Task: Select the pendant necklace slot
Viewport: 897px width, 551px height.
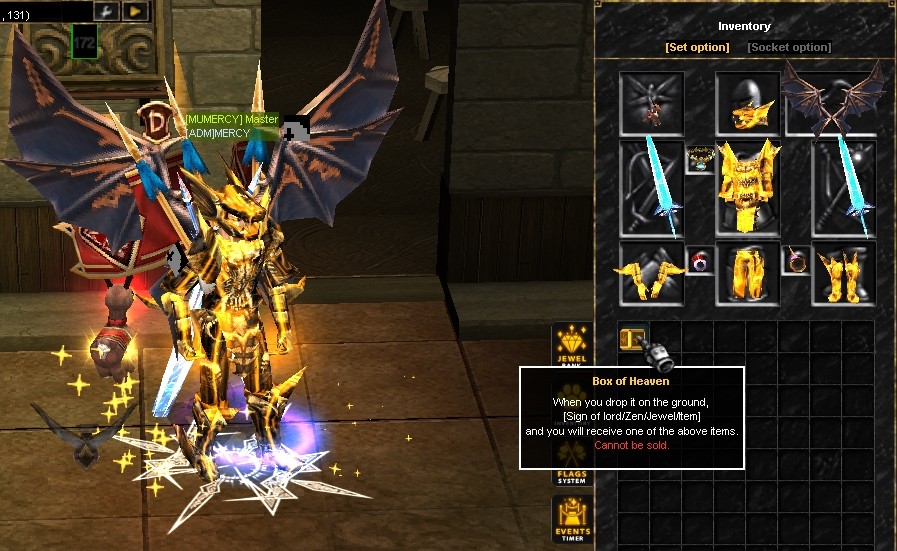Action: coord(699,159)
